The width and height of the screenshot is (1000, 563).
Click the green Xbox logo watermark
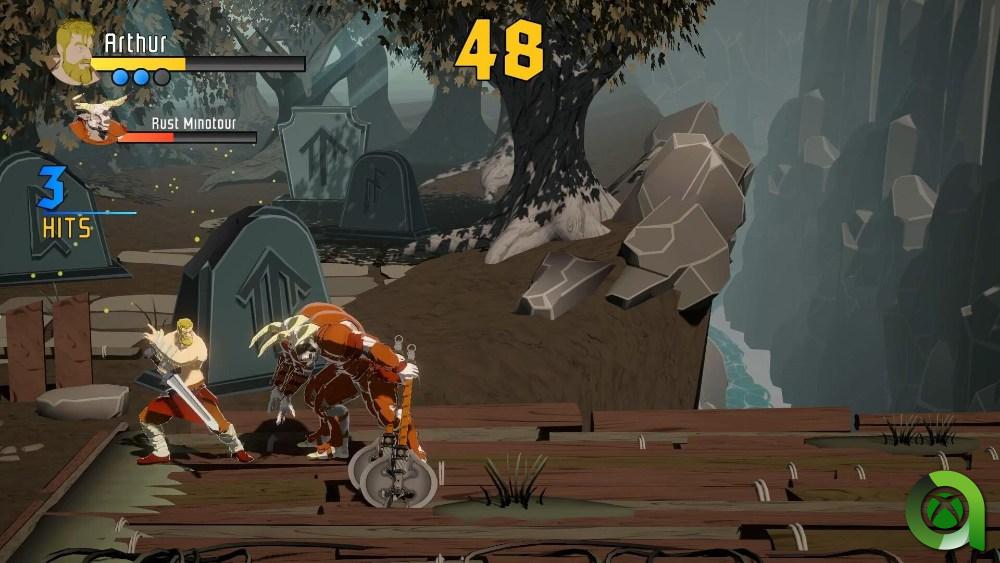coord(942,511)
